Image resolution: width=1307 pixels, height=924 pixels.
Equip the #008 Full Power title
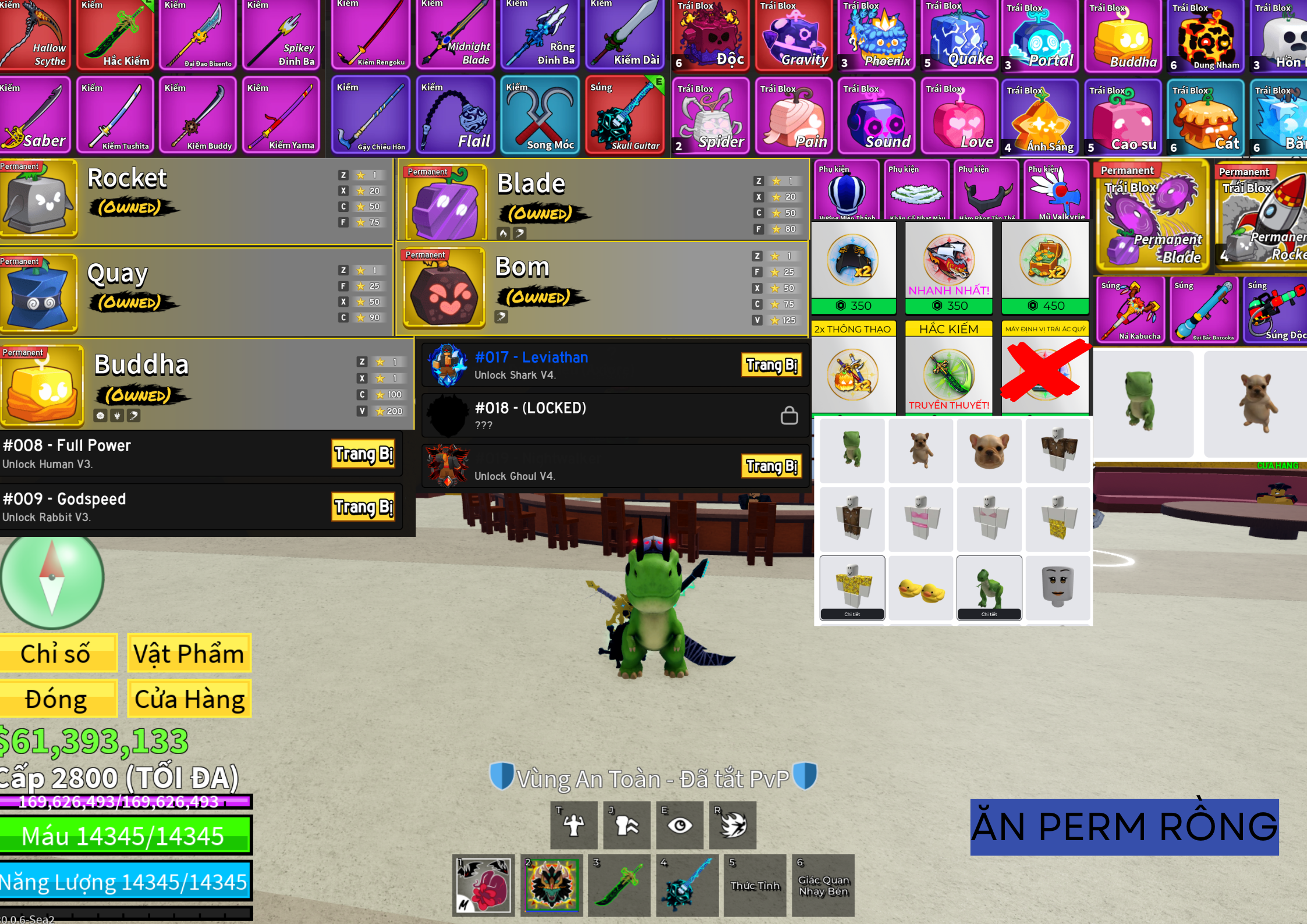363,454
